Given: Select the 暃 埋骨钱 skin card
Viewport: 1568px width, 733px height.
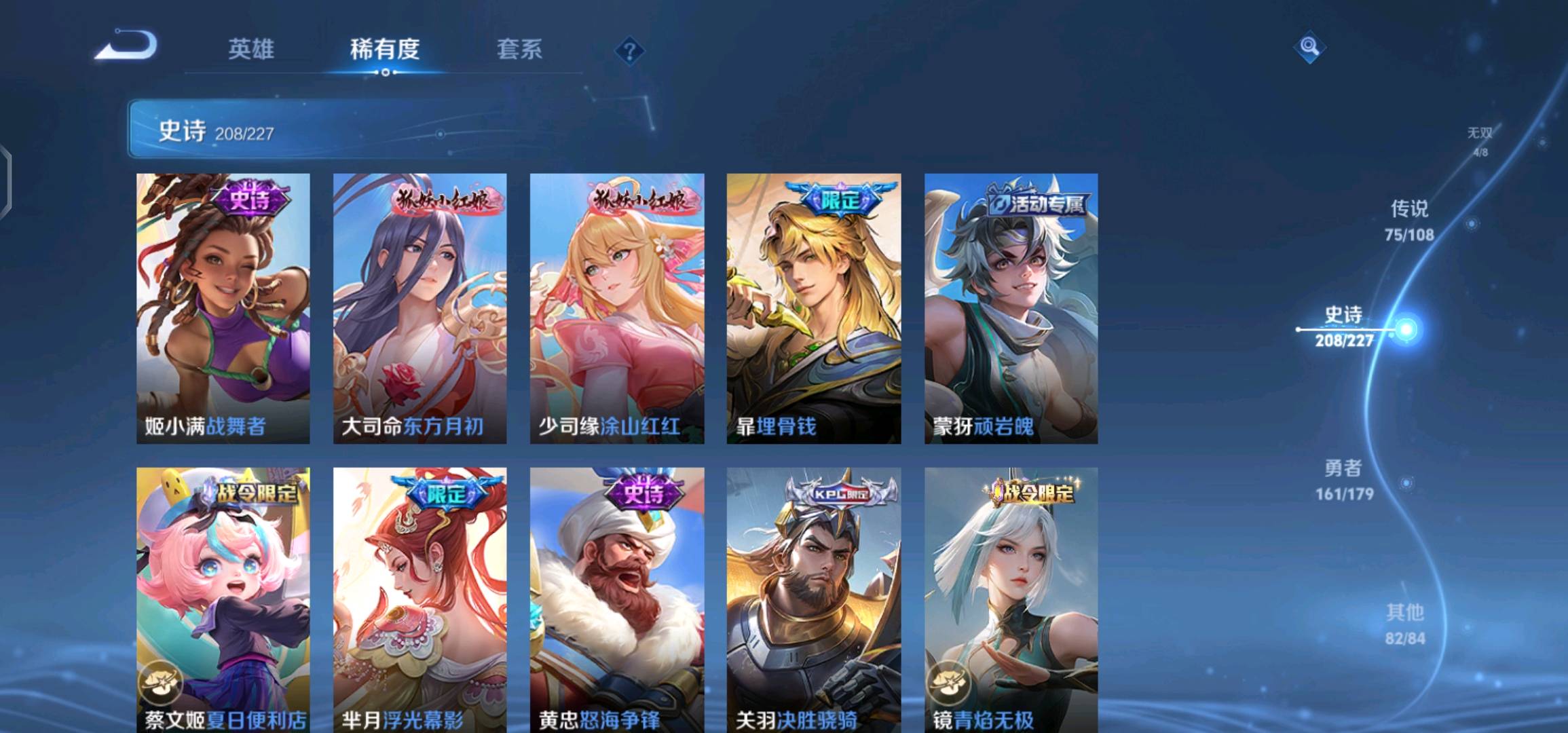Looking at the screenshot, I should tap(813, 309).
